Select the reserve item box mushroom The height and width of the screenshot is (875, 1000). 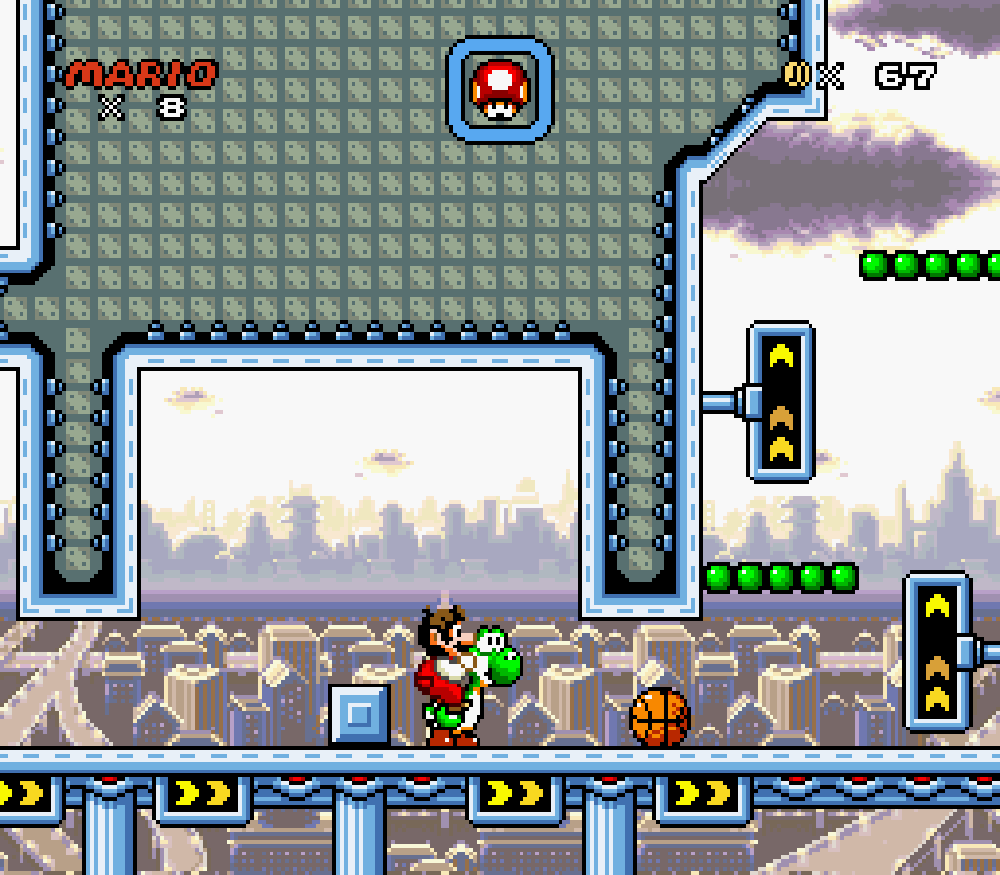click(499, 89)
